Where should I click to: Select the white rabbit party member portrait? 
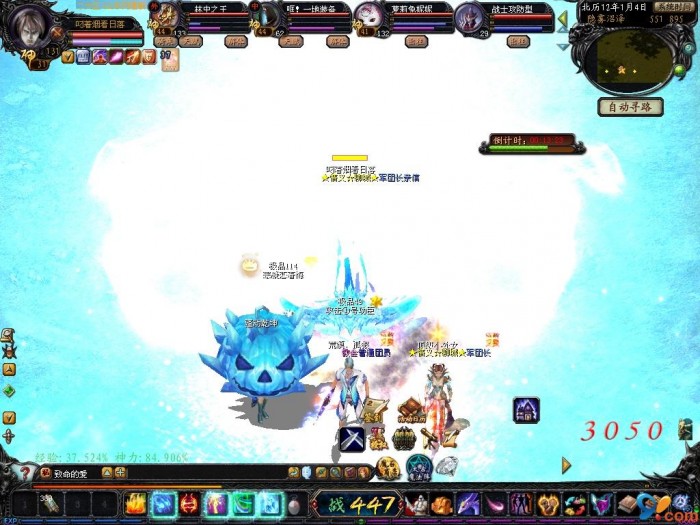click(369, 18)
